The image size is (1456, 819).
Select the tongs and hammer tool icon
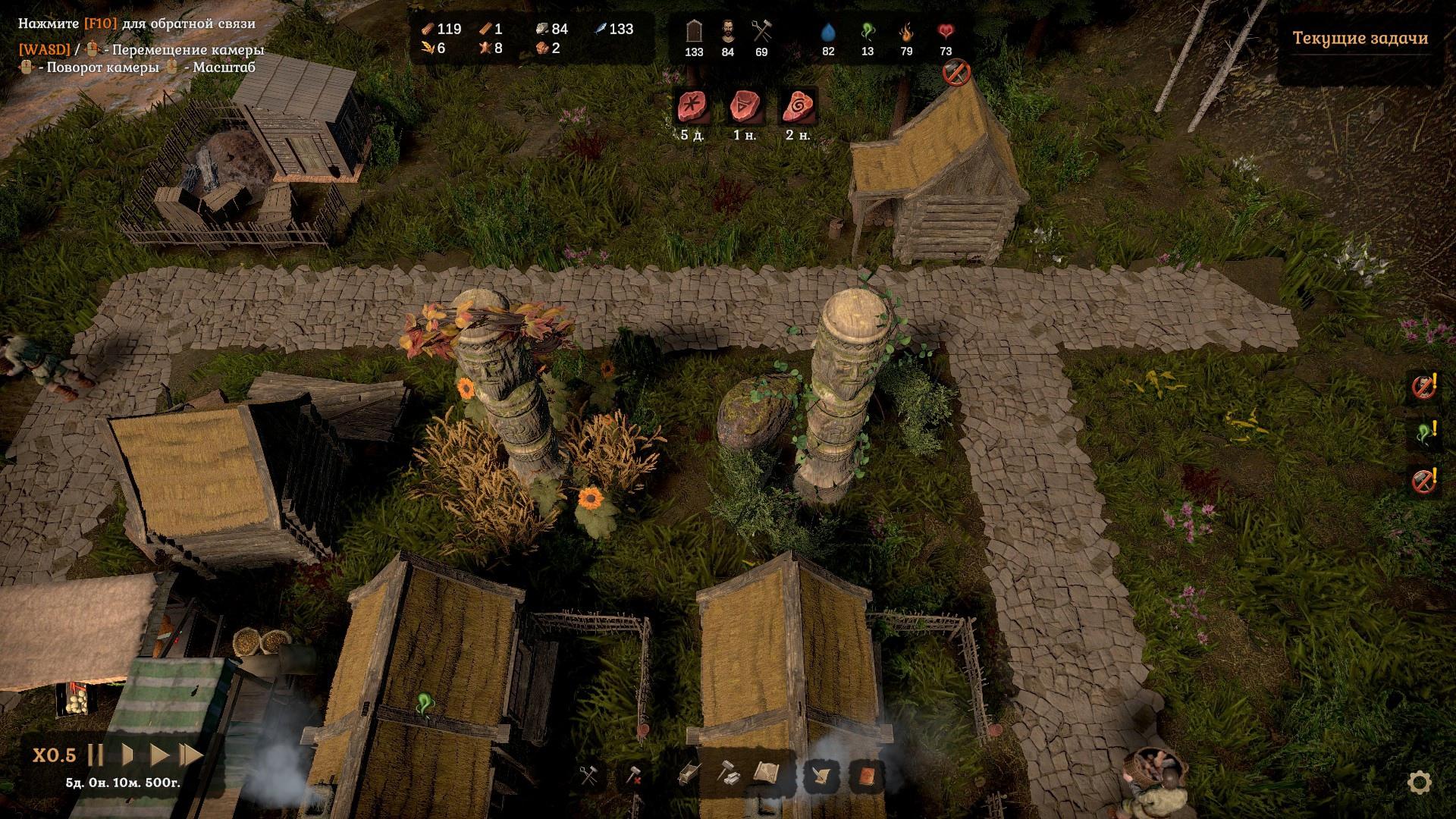(x=589, y=775)
